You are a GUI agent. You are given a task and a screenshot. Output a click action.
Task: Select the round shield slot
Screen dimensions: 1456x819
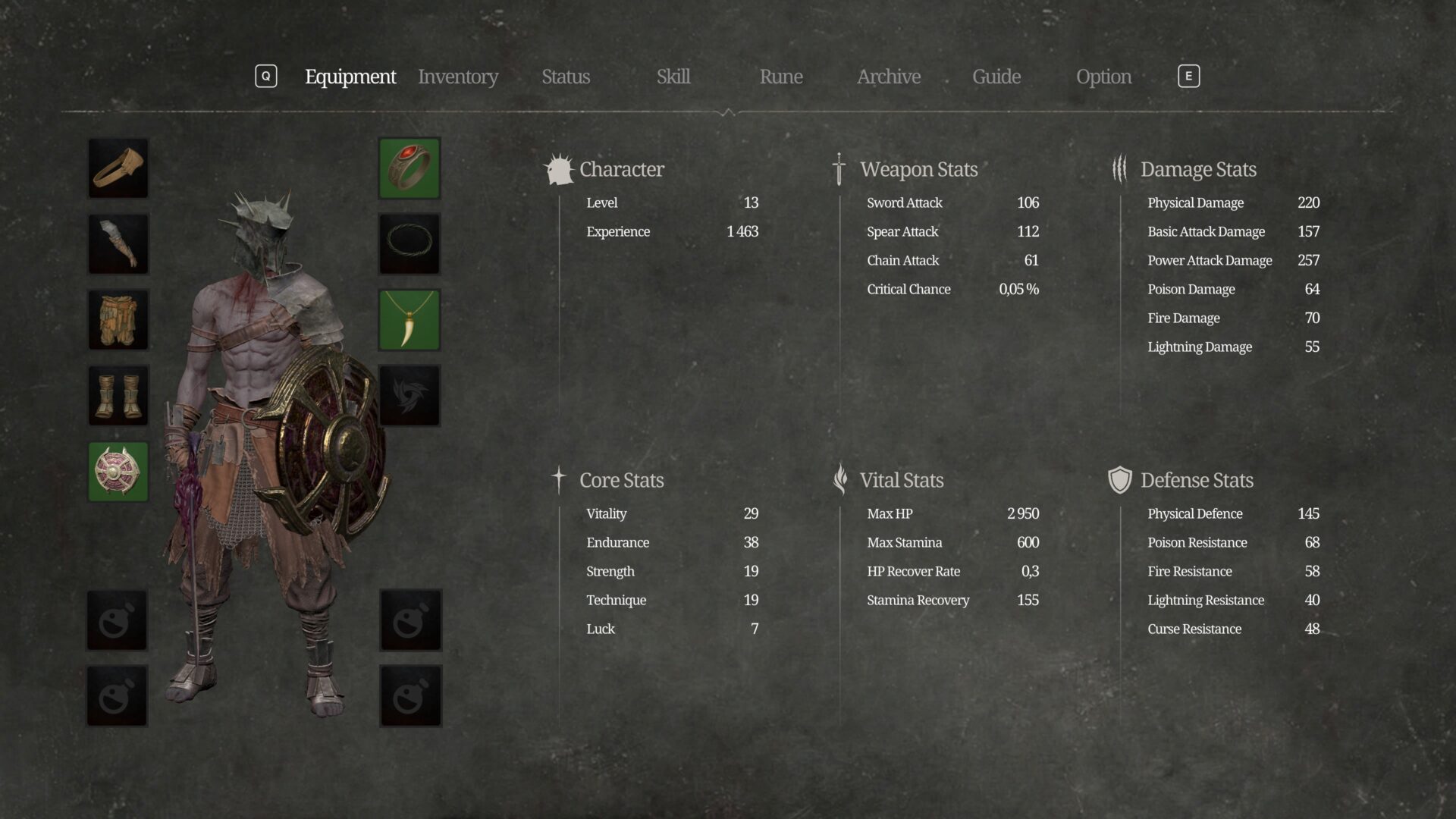(x=118, y=472)
